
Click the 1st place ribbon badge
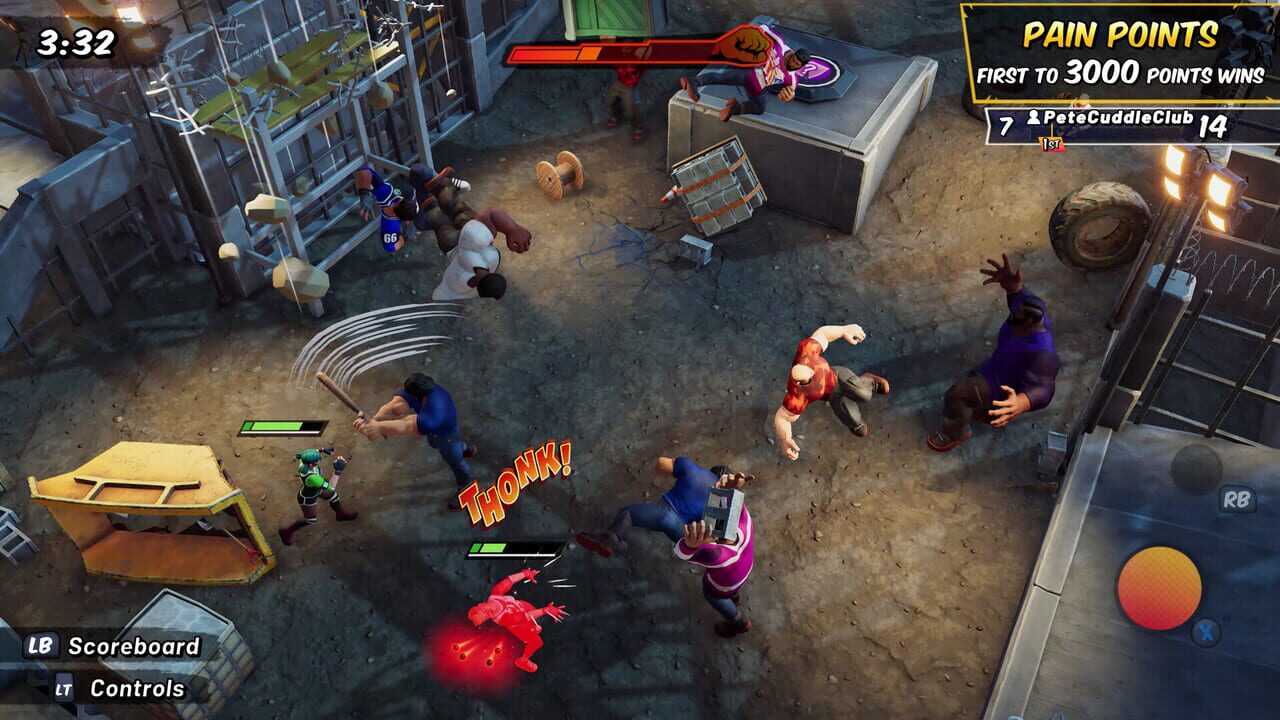point(1051,145)
